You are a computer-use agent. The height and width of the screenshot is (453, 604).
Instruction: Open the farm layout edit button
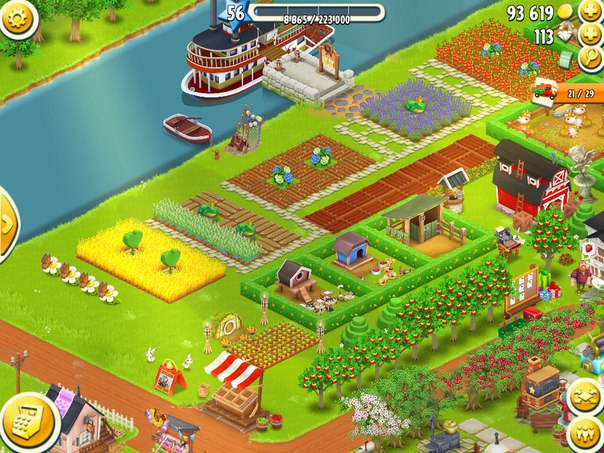(585, 398)
